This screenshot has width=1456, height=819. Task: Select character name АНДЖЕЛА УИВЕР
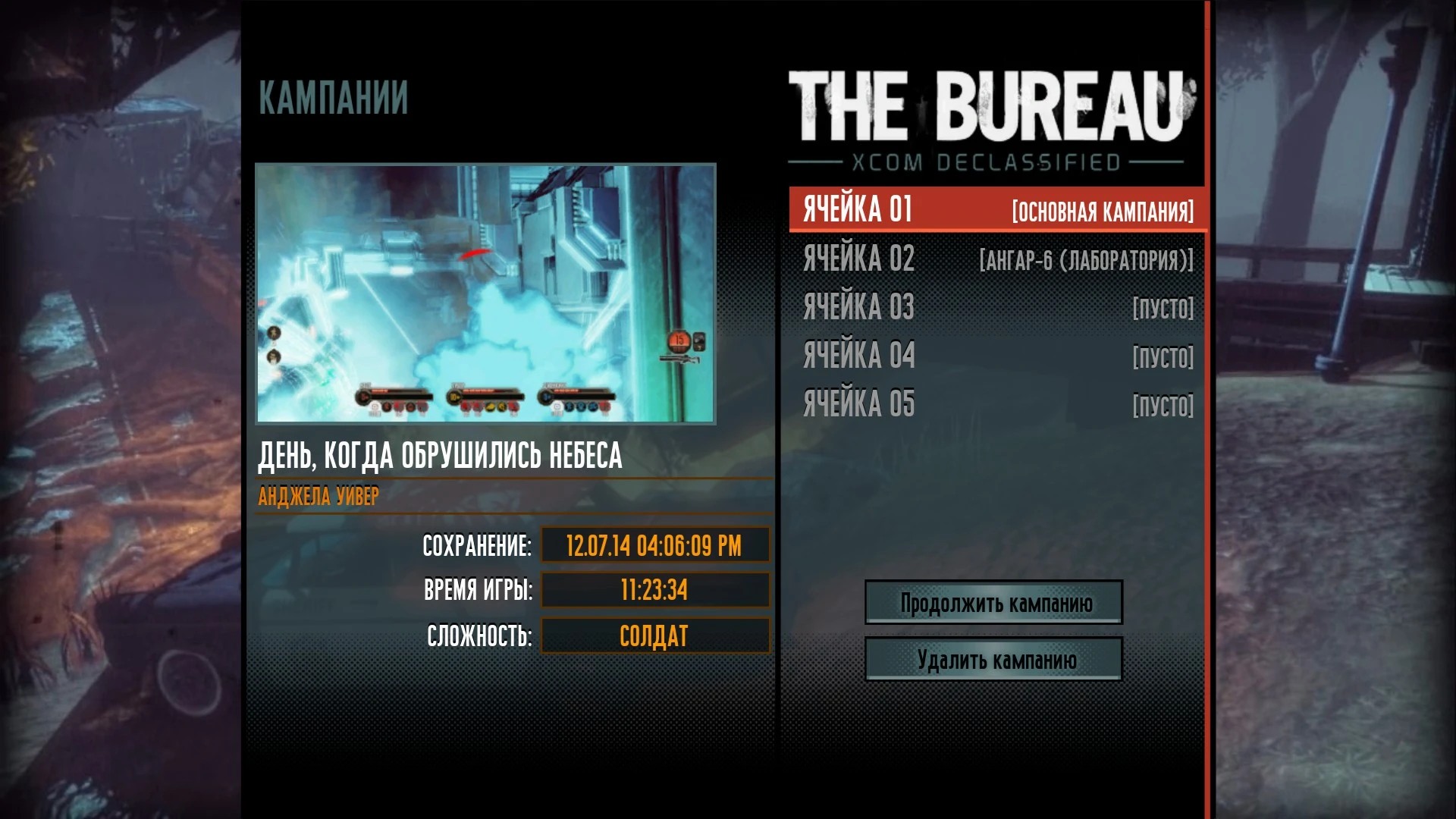coord(318,497)
